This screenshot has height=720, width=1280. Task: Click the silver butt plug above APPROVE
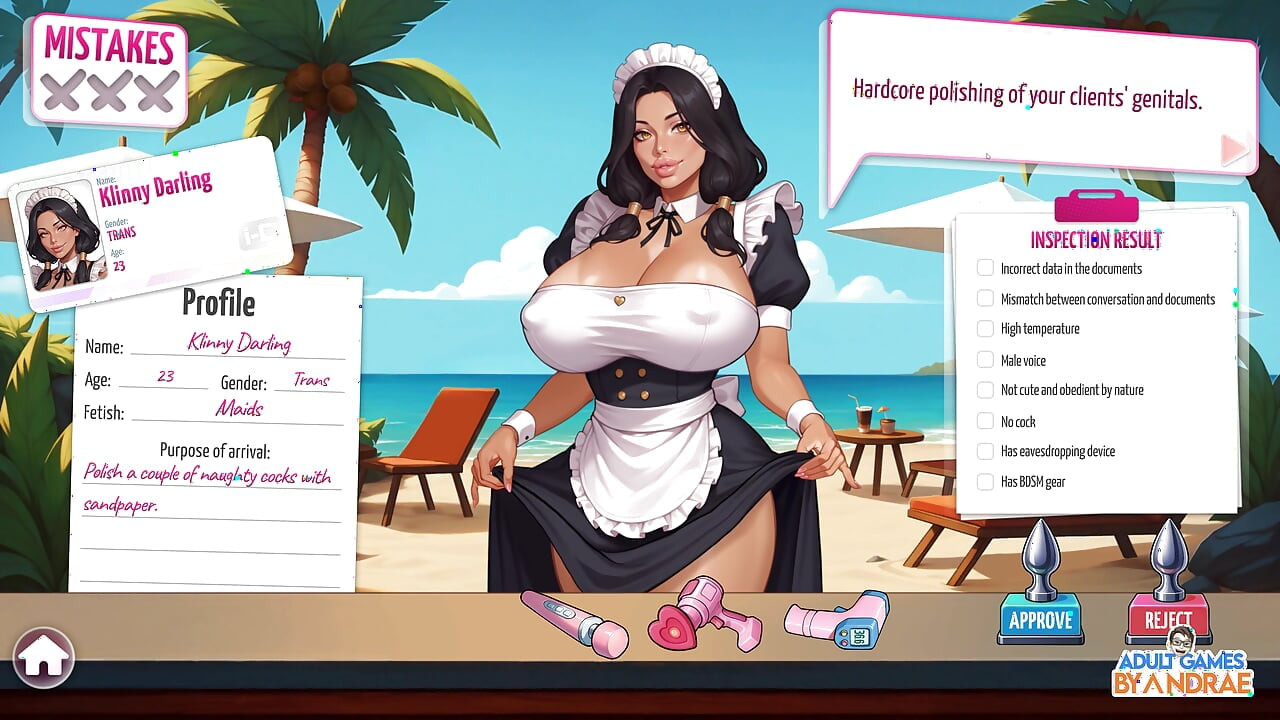(1040, 558)
